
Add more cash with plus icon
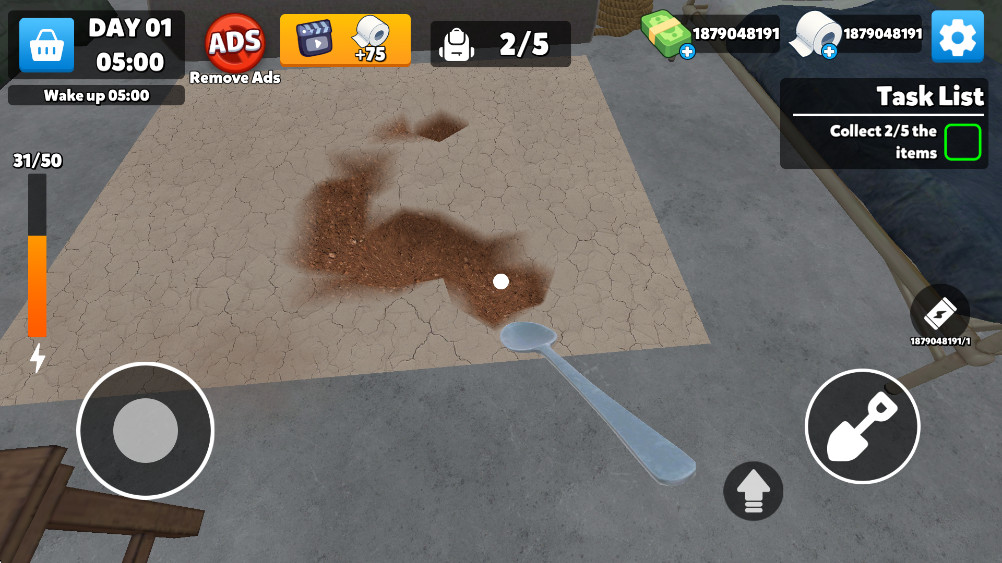(x=687, y=52)
